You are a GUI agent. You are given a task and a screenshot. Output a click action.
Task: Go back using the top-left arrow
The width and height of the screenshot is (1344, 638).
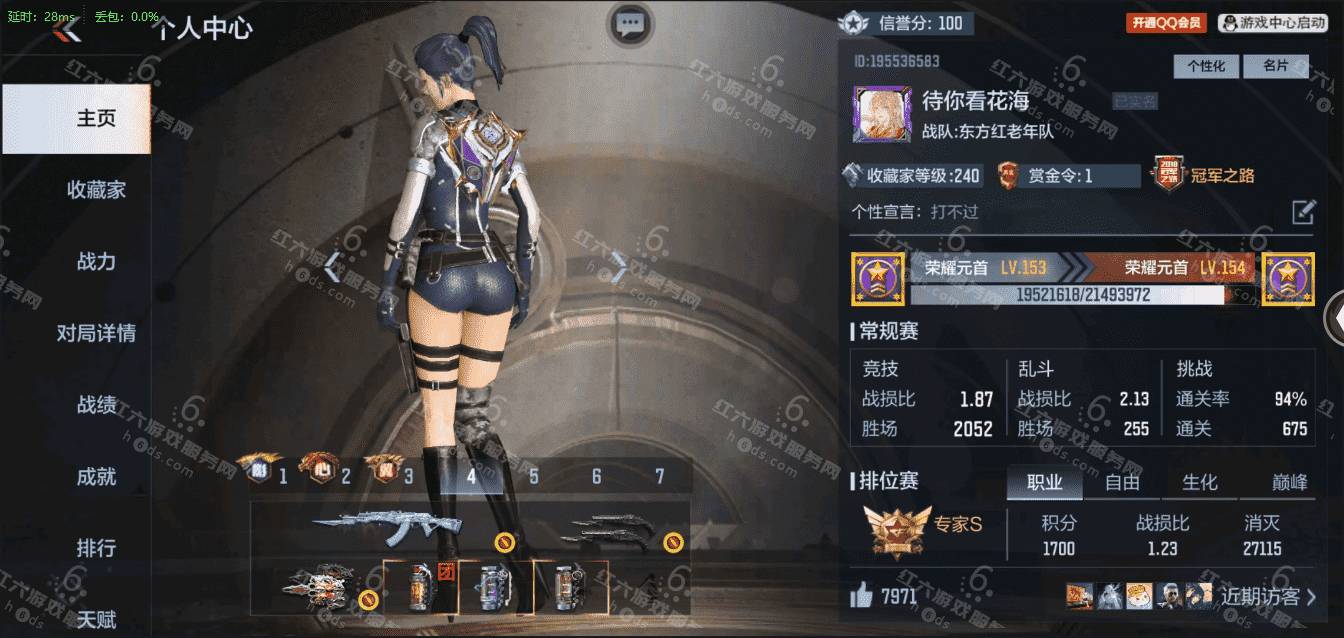coord(67,28)
